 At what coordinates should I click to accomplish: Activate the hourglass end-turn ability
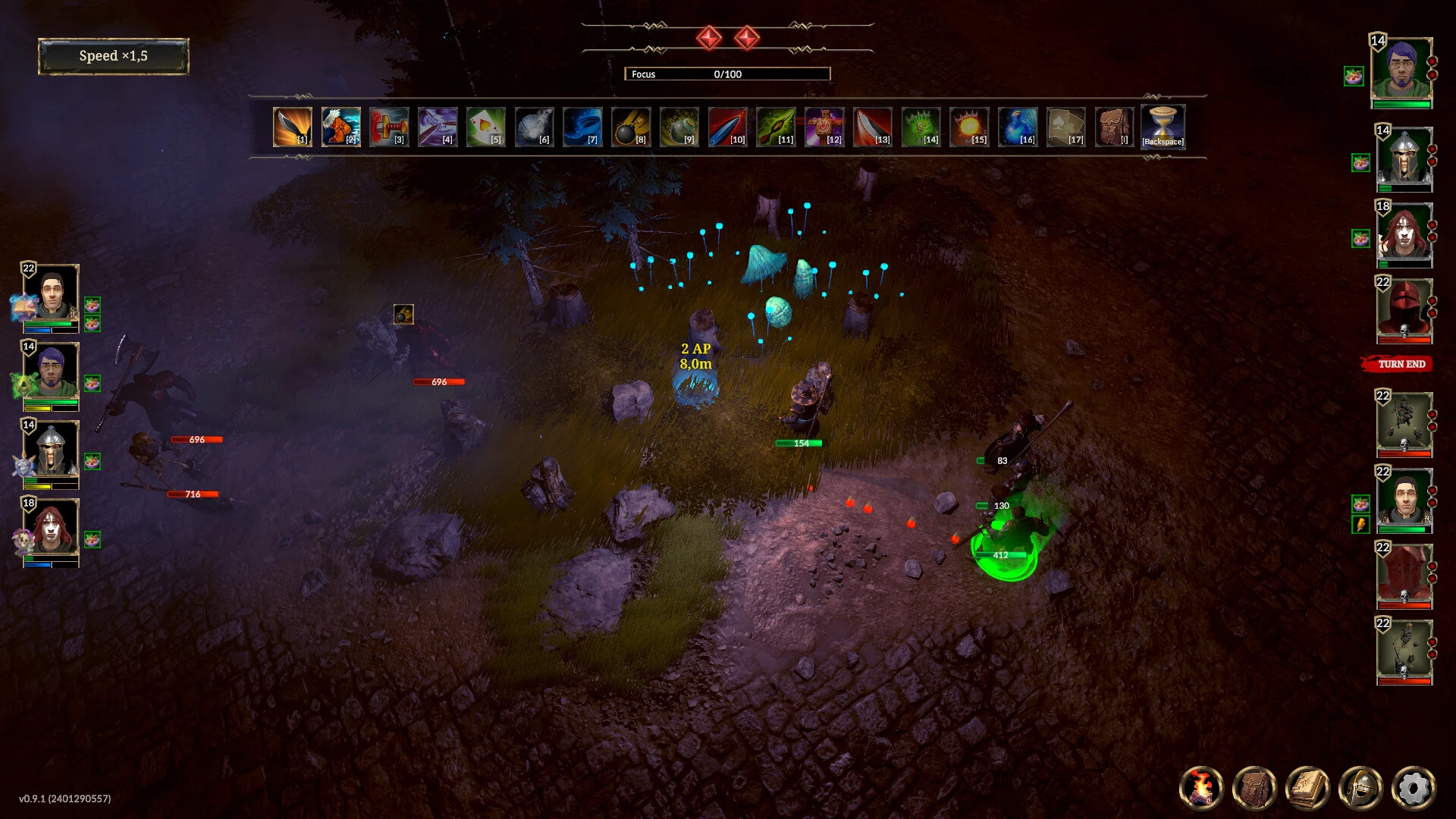(x=1163, y=126)
